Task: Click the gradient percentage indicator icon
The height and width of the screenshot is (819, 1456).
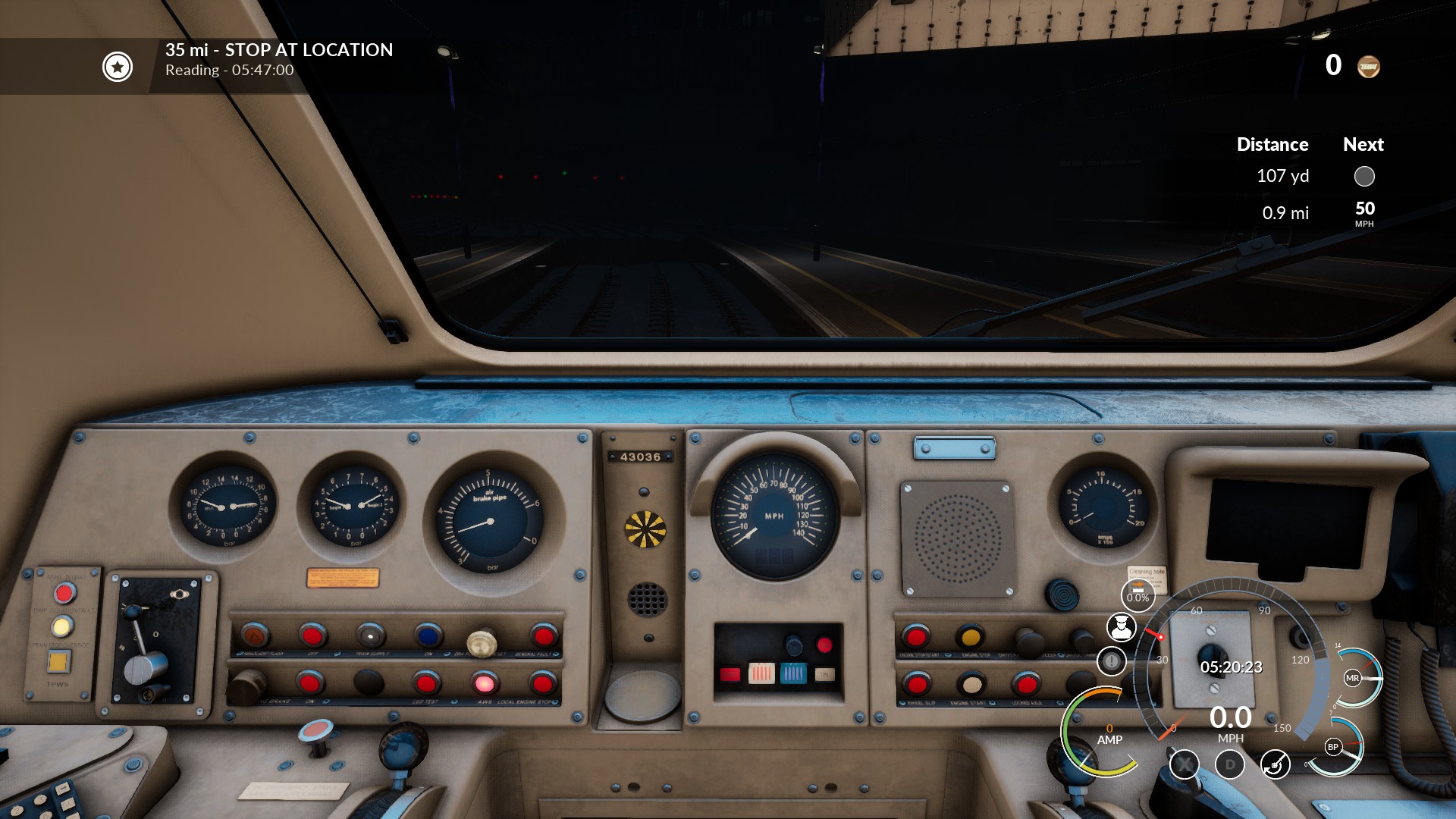Action: (x=1137, y=595)
